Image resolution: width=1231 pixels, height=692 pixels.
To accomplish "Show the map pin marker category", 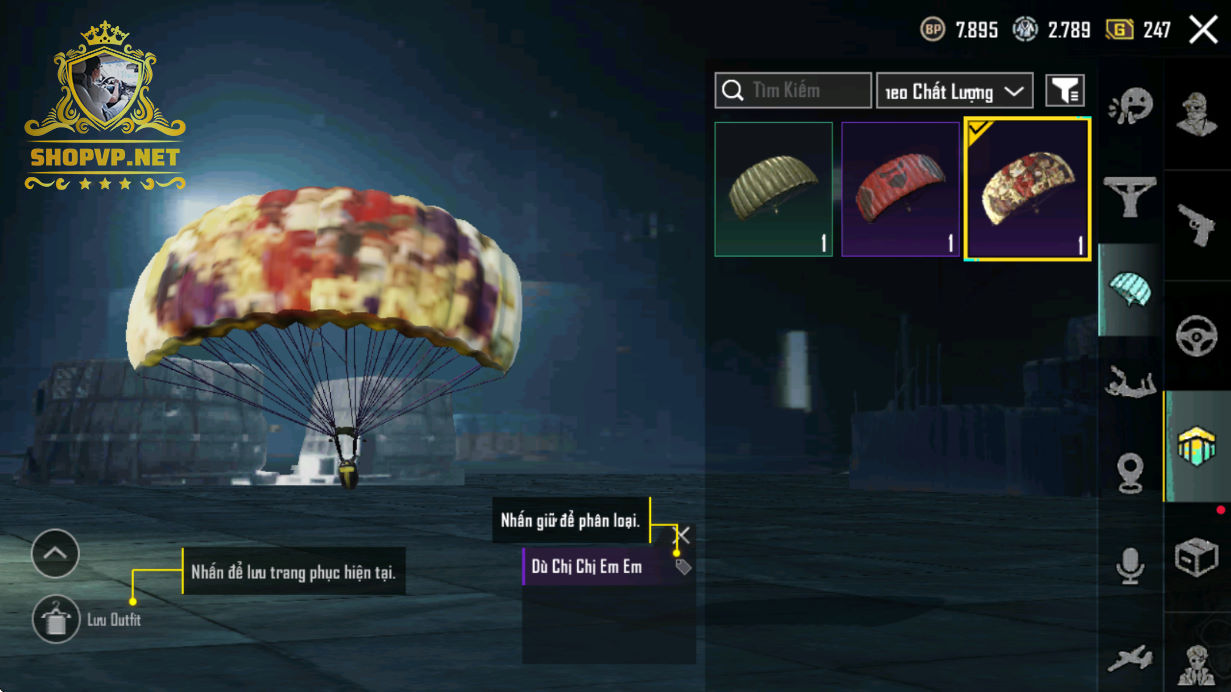I will (1130, 473).
